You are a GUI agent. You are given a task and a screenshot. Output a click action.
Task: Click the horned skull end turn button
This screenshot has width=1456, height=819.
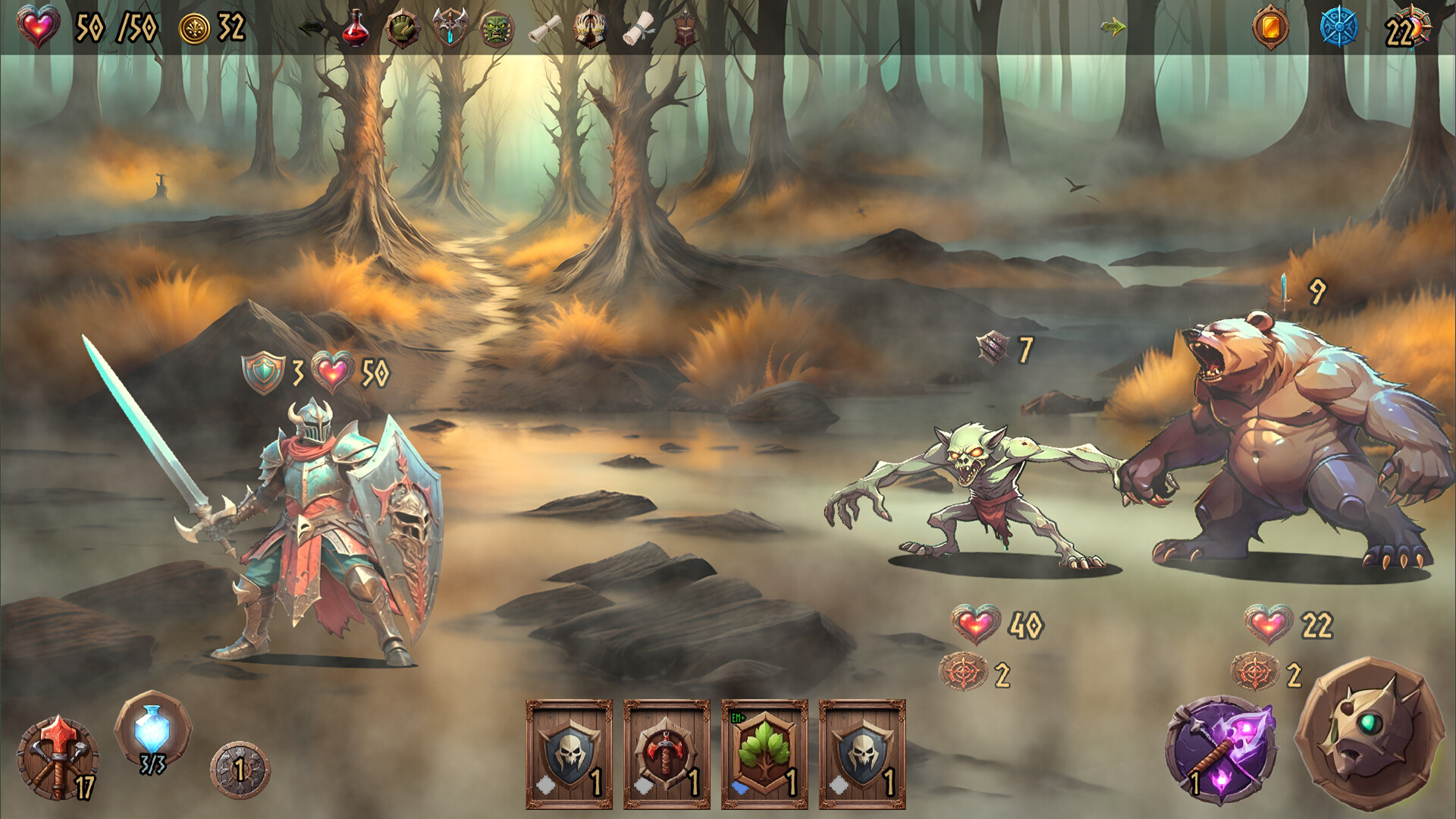pos(1370,733)
